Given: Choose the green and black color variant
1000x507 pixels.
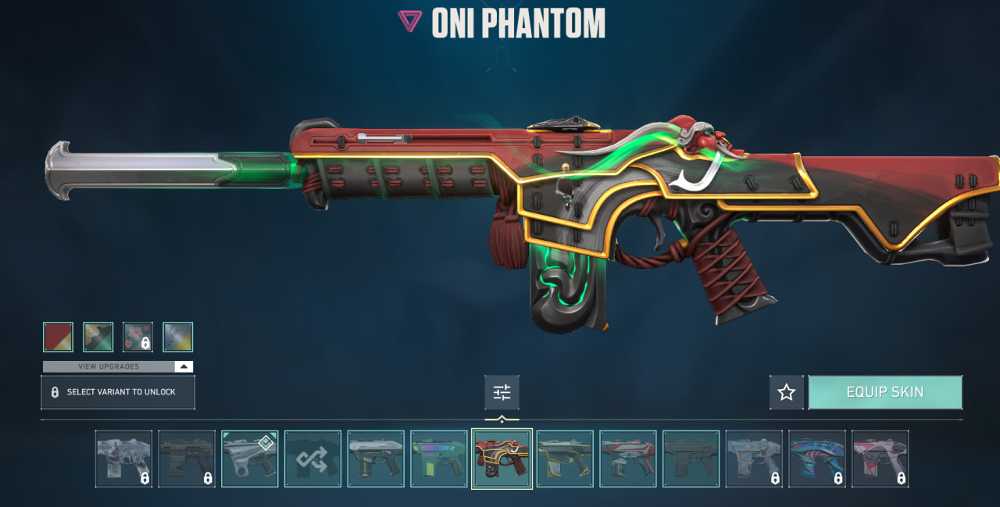Looking at the screenshot, I should [x=98, y=337].
